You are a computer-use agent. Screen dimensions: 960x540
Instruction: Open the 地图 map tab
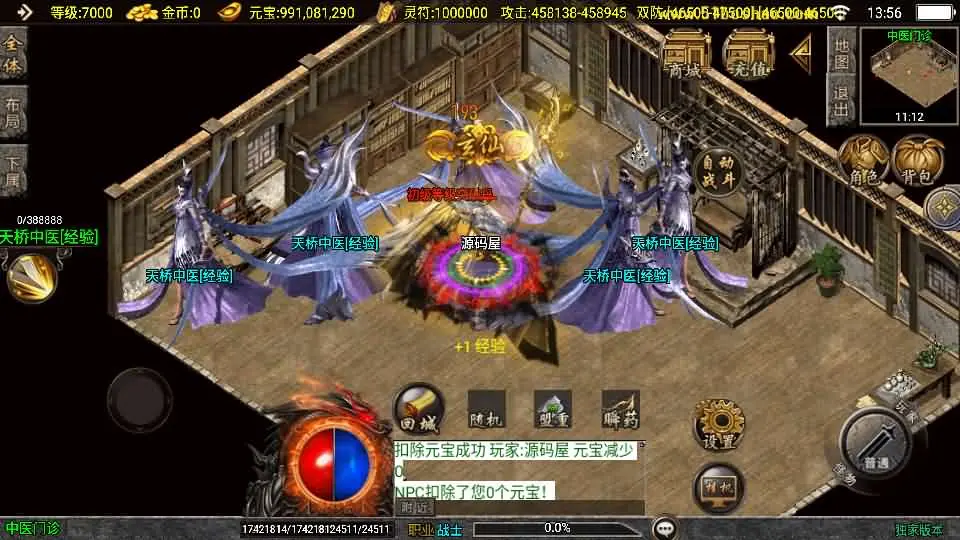click(x=842, y=50)
